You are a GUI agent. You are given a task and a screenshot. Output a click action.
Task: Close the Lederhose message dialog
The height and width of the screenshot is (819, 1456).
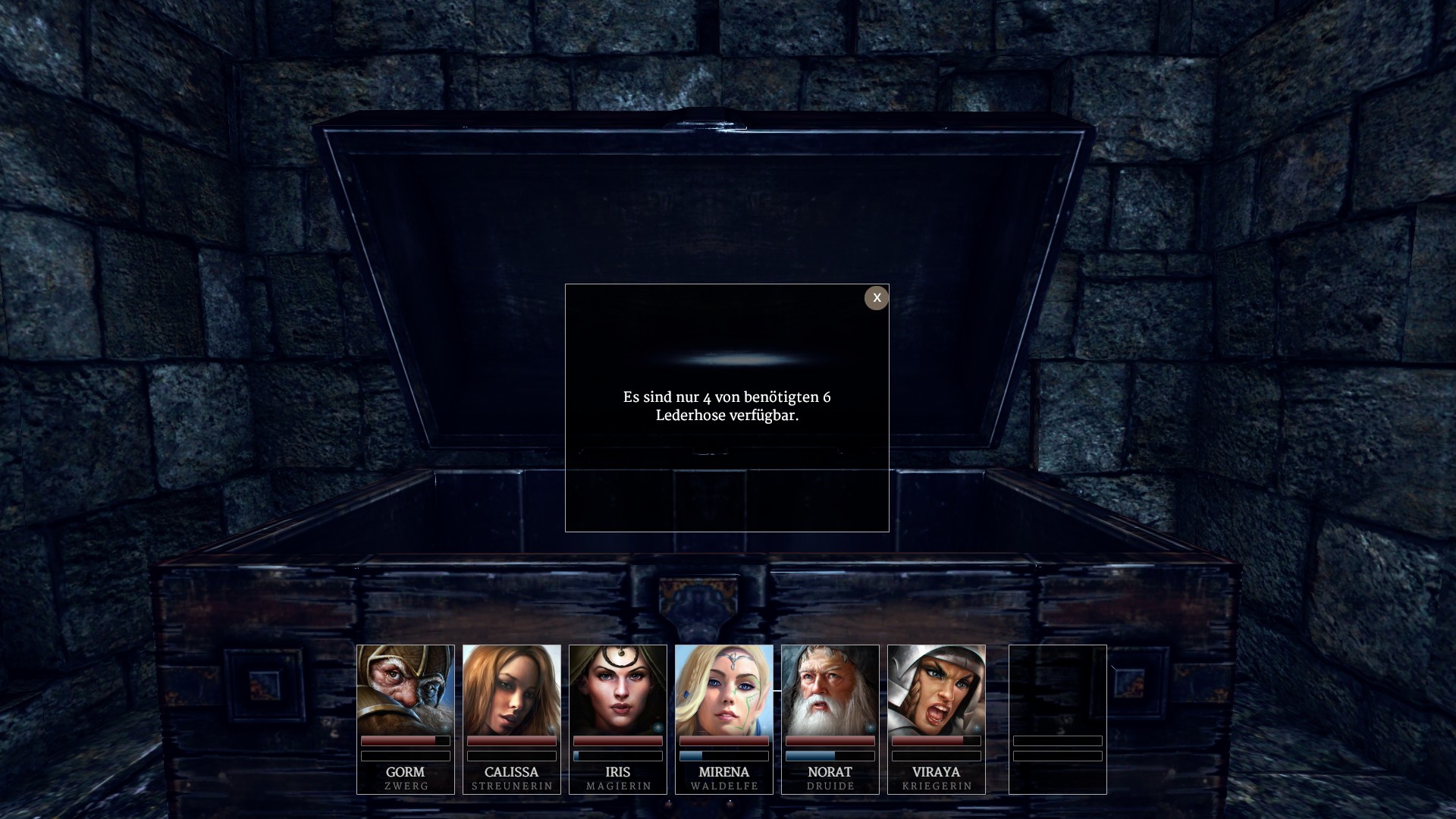[x=876, y=298]
